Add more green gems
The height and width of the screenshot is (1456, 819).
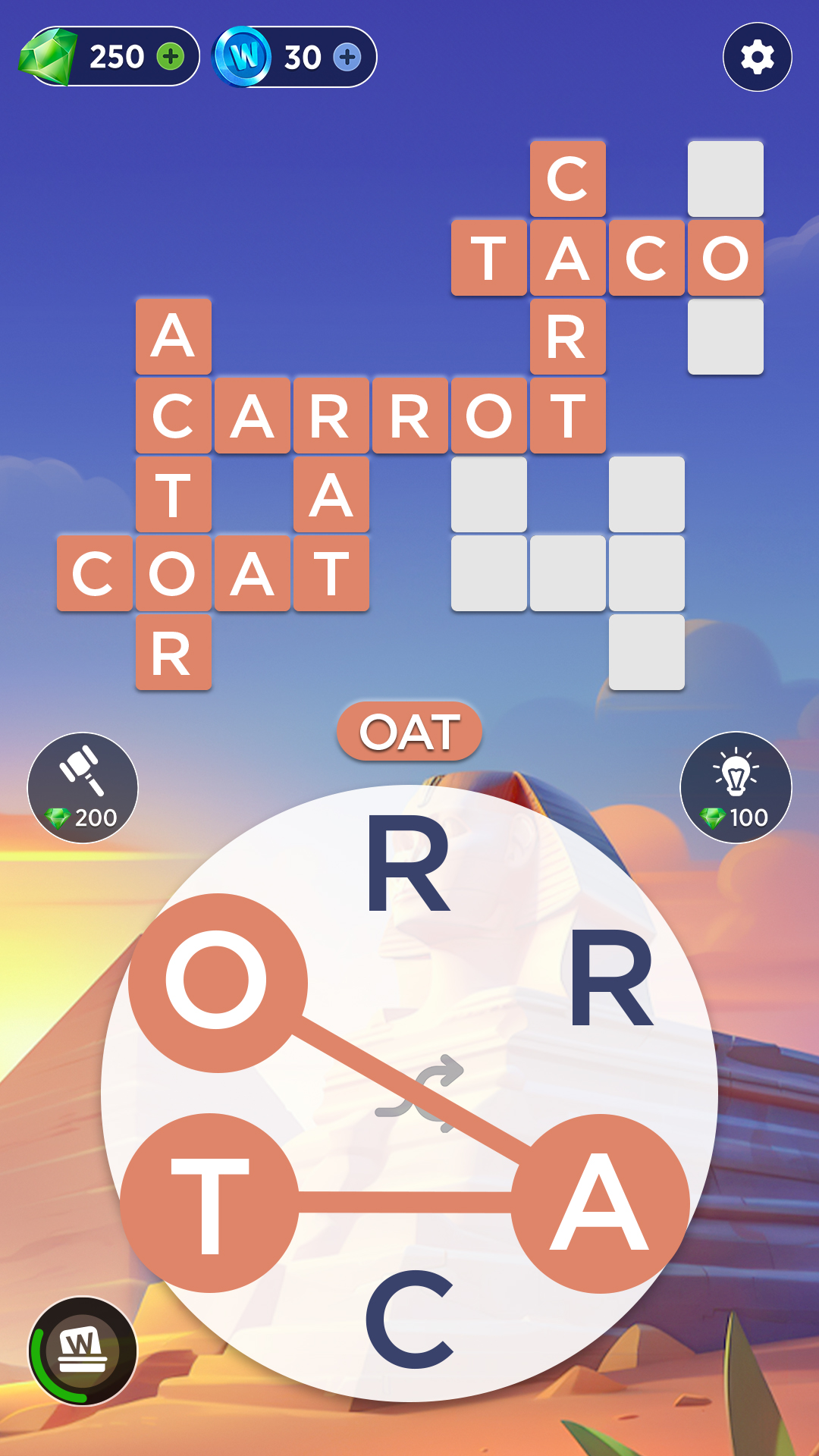click(x=171, y=57)
